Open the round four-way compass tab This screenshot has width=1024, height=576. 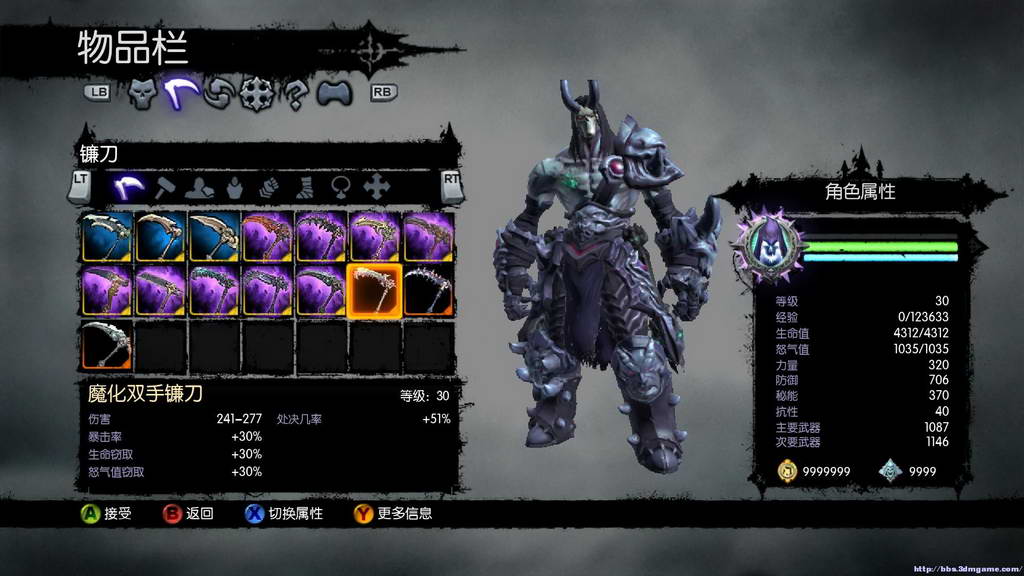[256, 93]
